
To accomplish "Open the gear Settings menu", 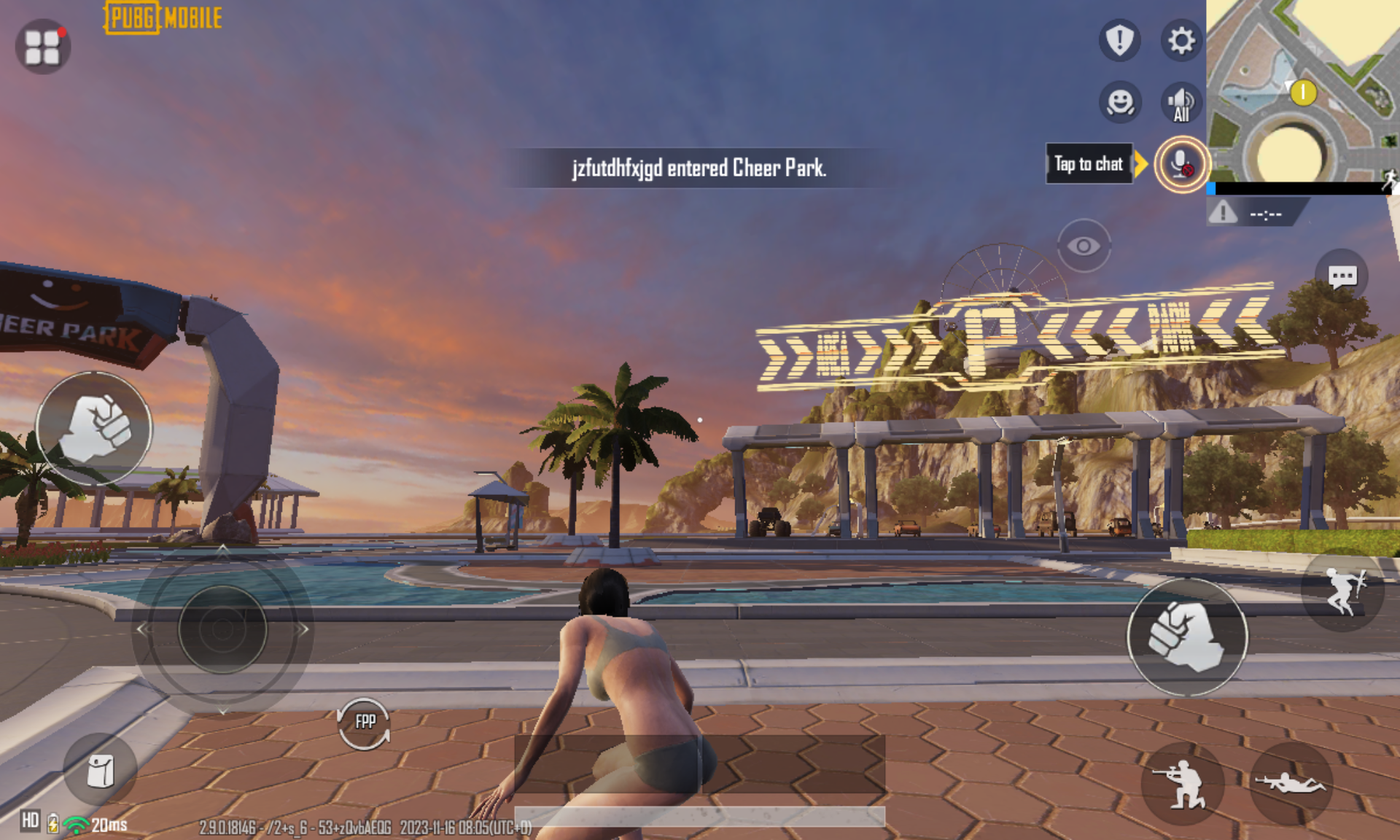I will (x=1181, y=40).
